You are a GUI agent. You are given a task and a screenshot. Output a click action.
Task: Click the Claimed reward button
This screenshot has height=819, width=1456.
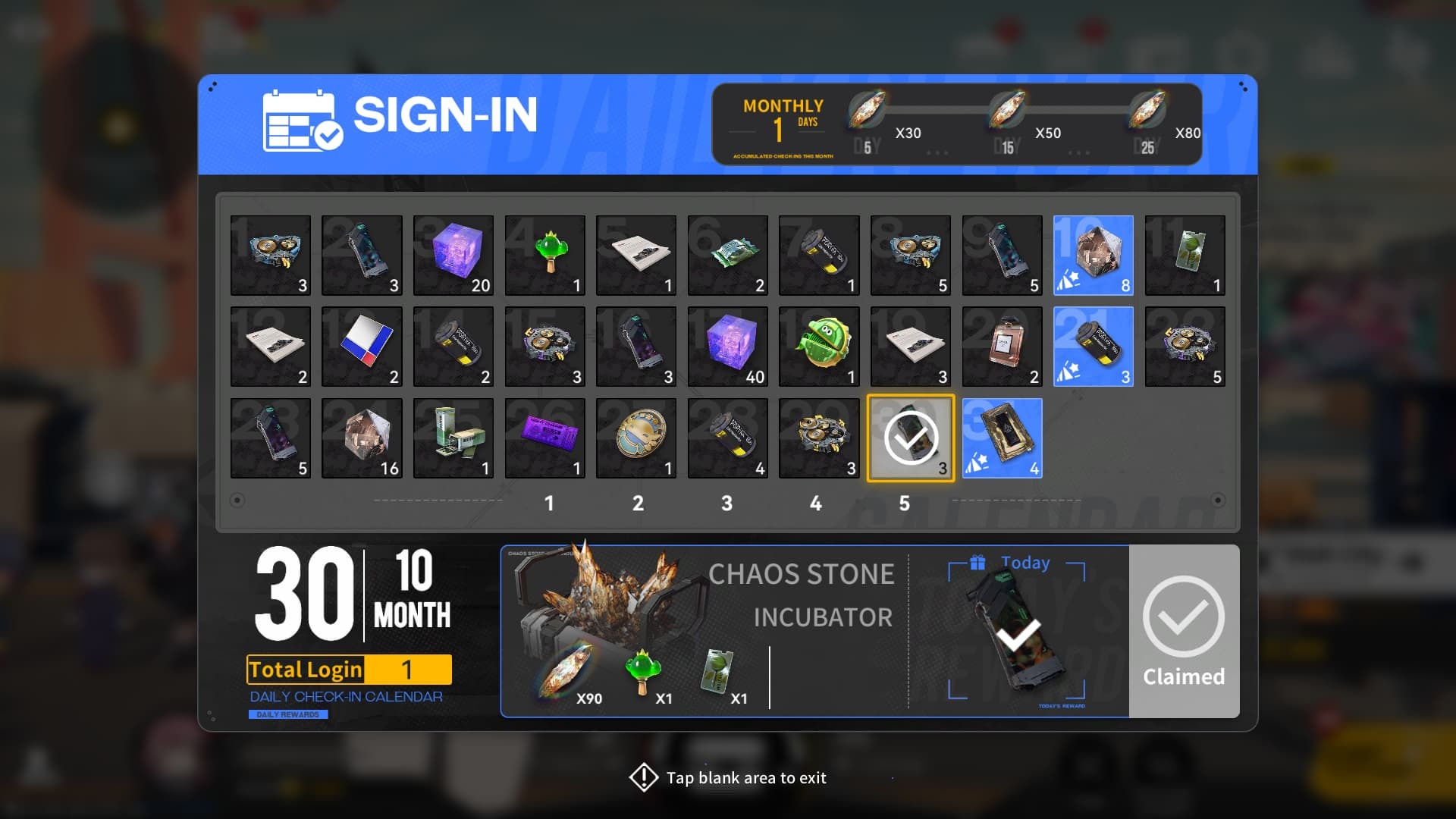tap(1184, 631)
